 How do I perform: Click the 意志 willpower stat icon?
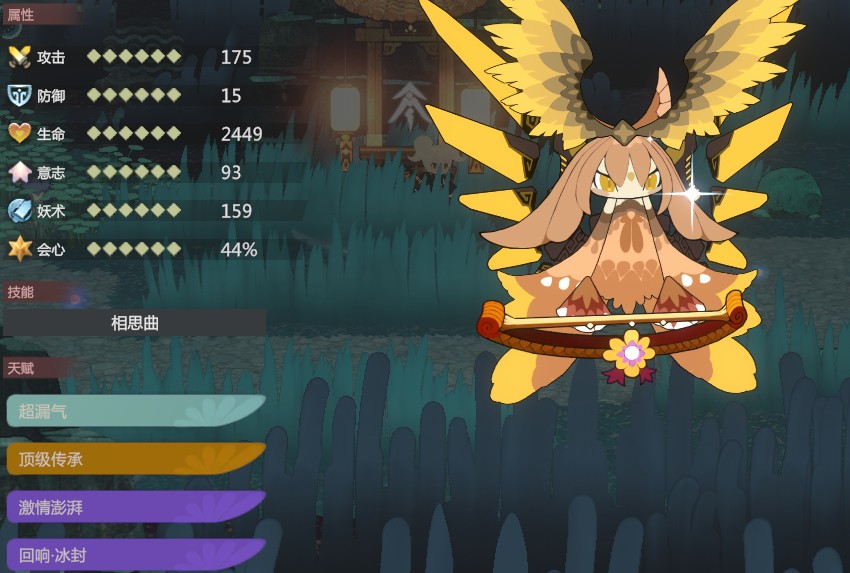click(19, 172)
